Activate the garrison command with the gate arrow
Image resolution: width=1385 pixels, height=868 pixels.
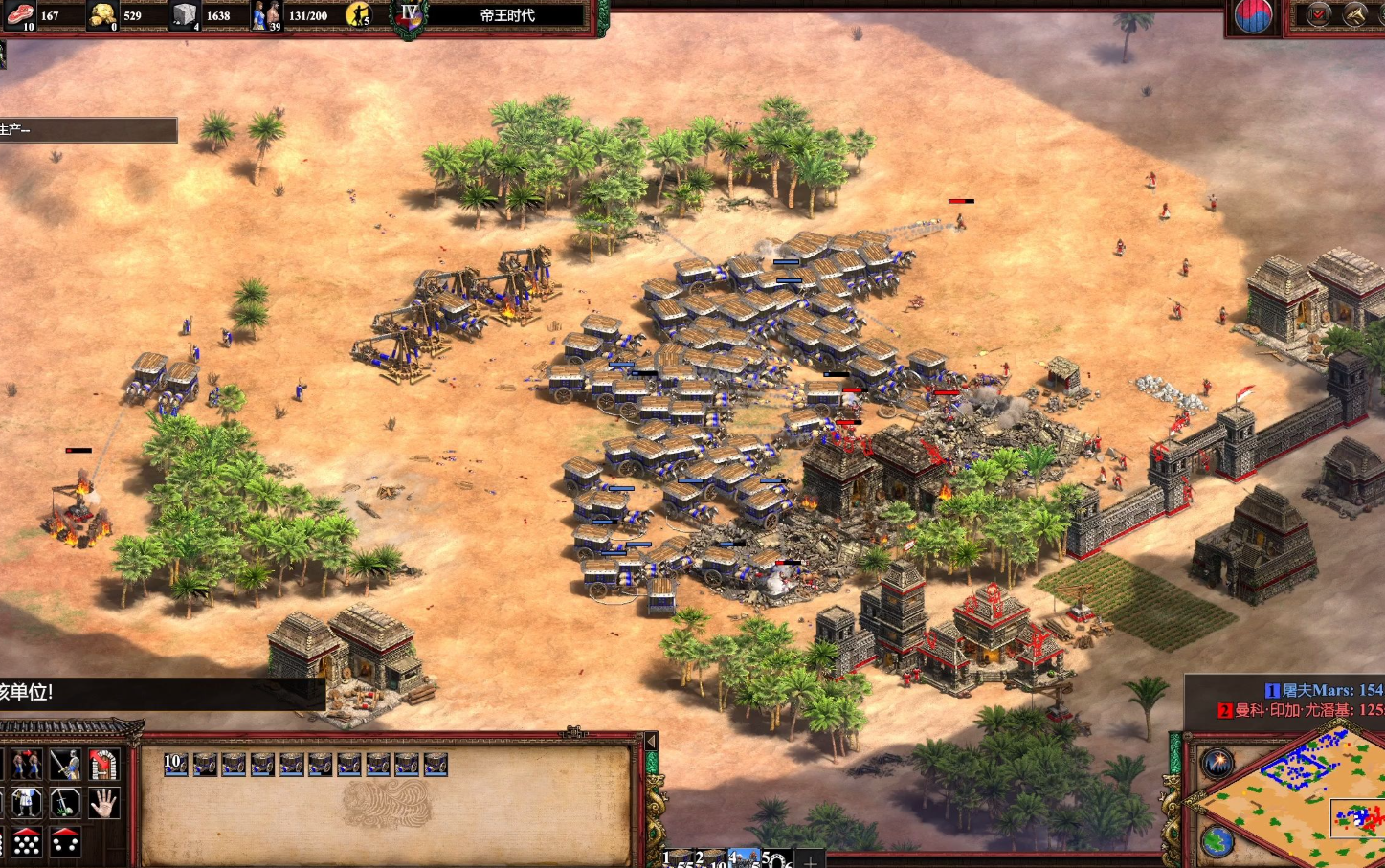click(103, 764)
